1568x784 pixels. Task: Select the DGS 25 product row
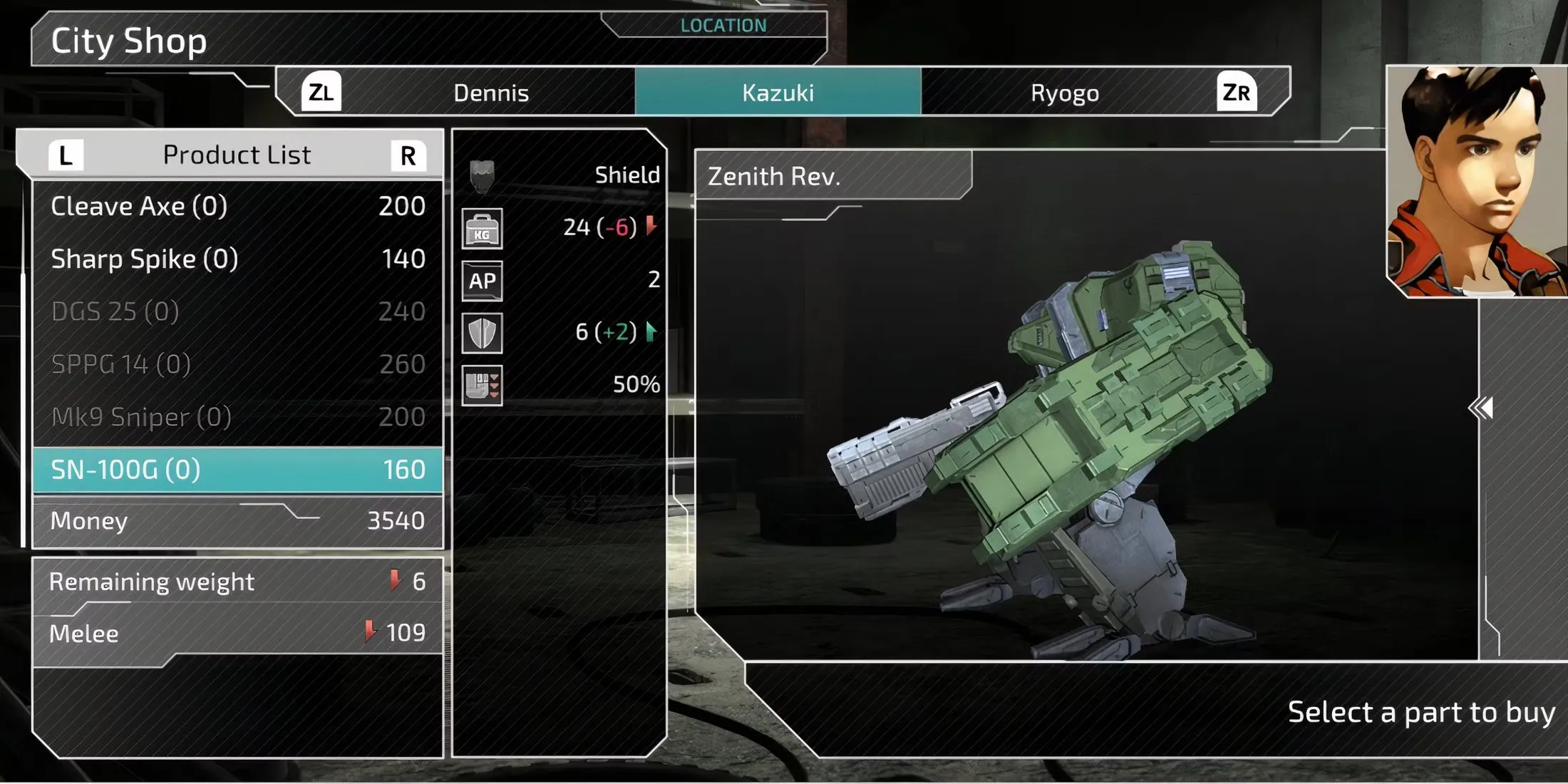coord(237,312)
